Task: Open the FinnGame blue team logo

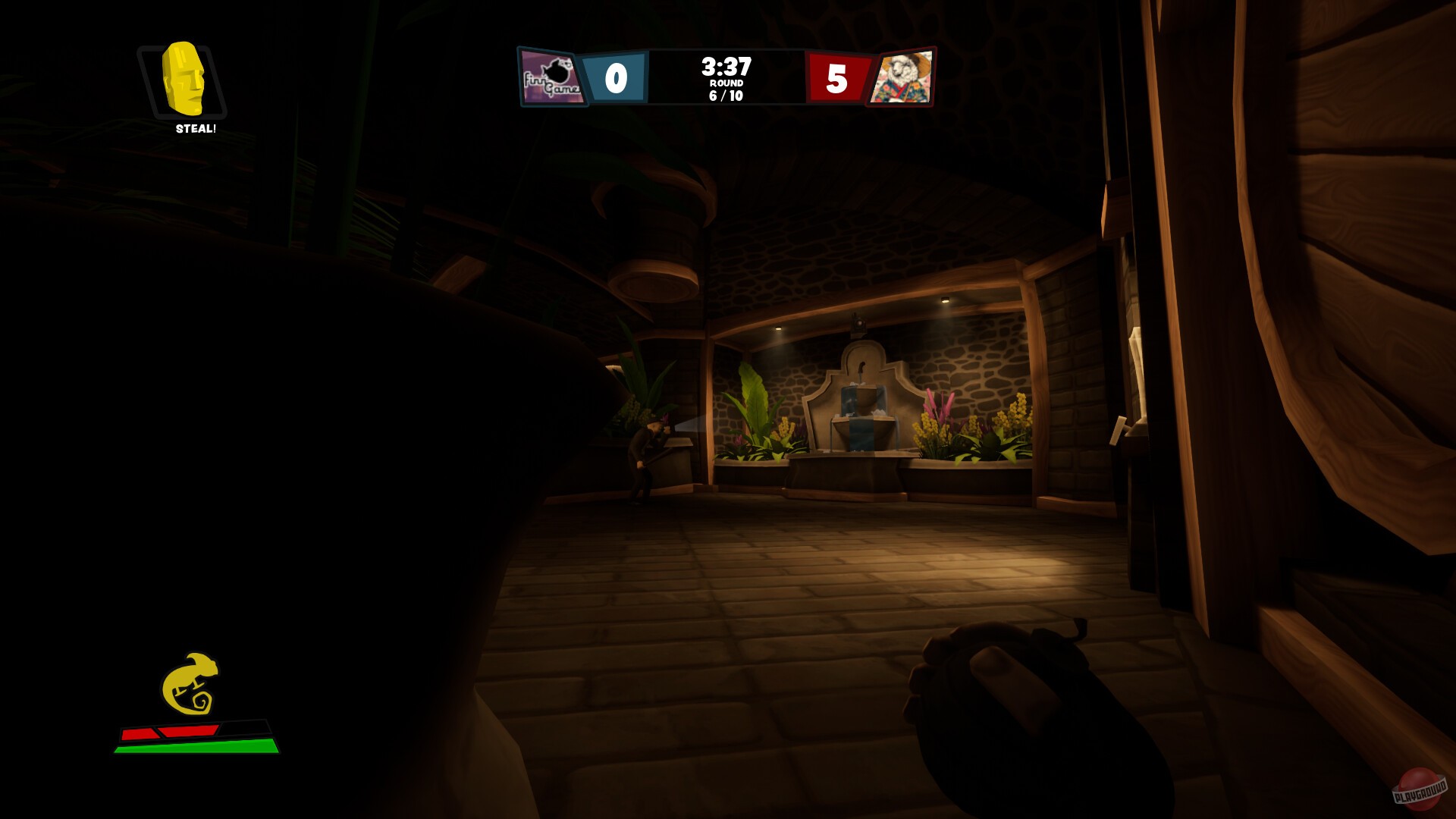Action: (551, 76)
